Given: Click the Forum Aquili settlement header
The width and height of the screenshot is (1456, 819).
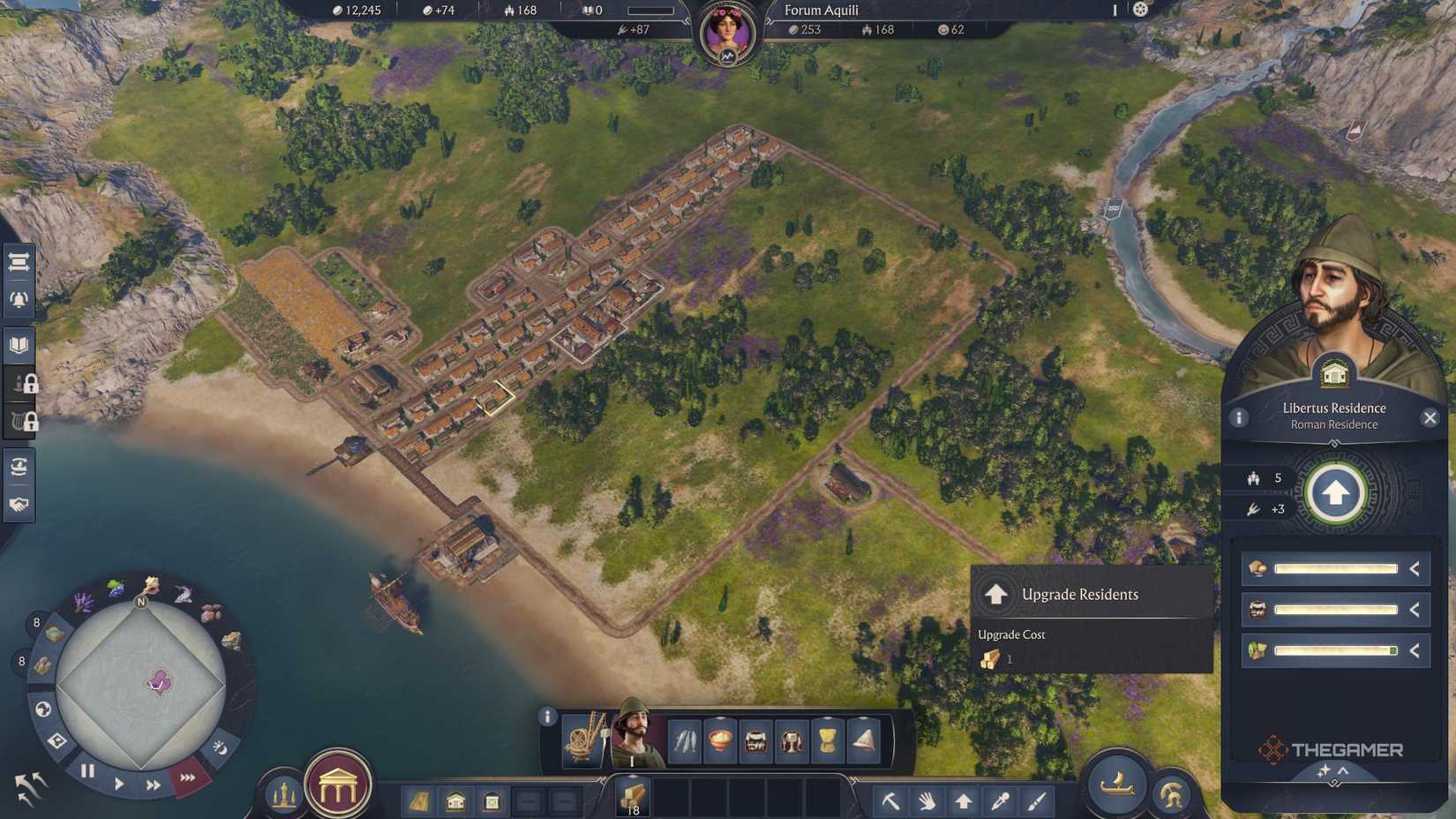Looking at the screenshot, I should pyautogui.click(x=821, y=11).
